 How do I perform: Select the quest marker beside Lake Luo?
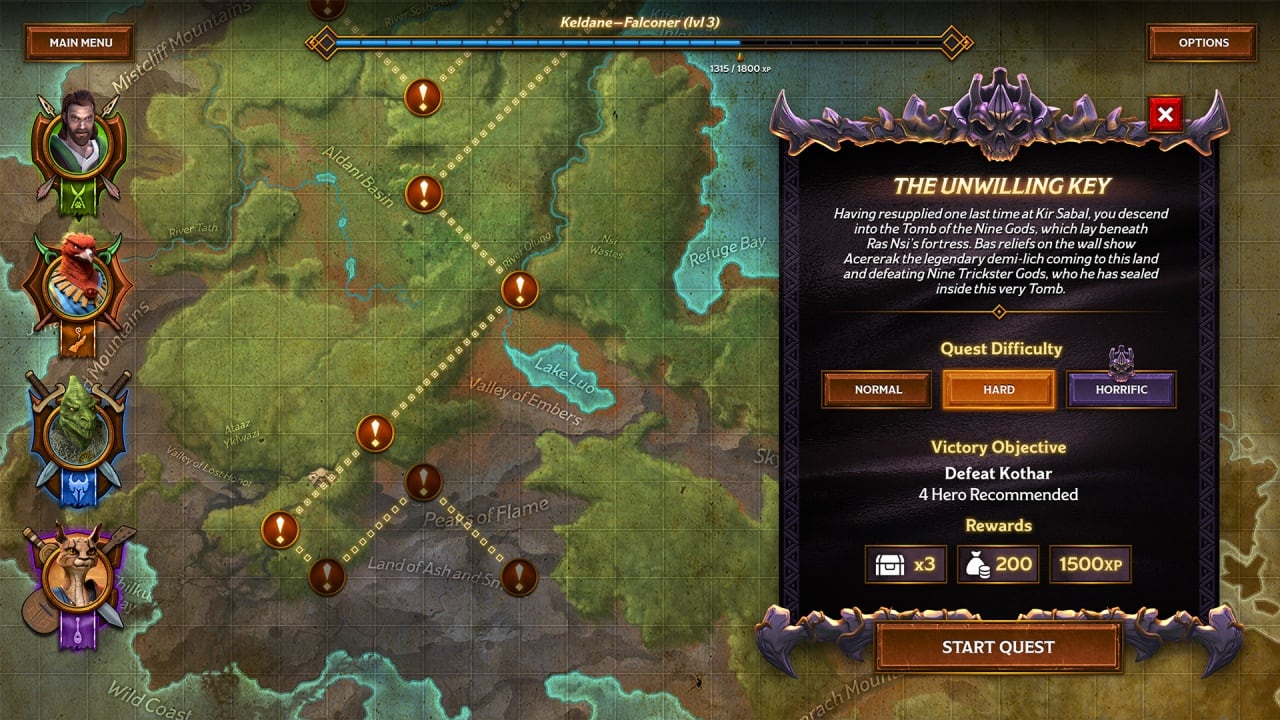point(519,291)
